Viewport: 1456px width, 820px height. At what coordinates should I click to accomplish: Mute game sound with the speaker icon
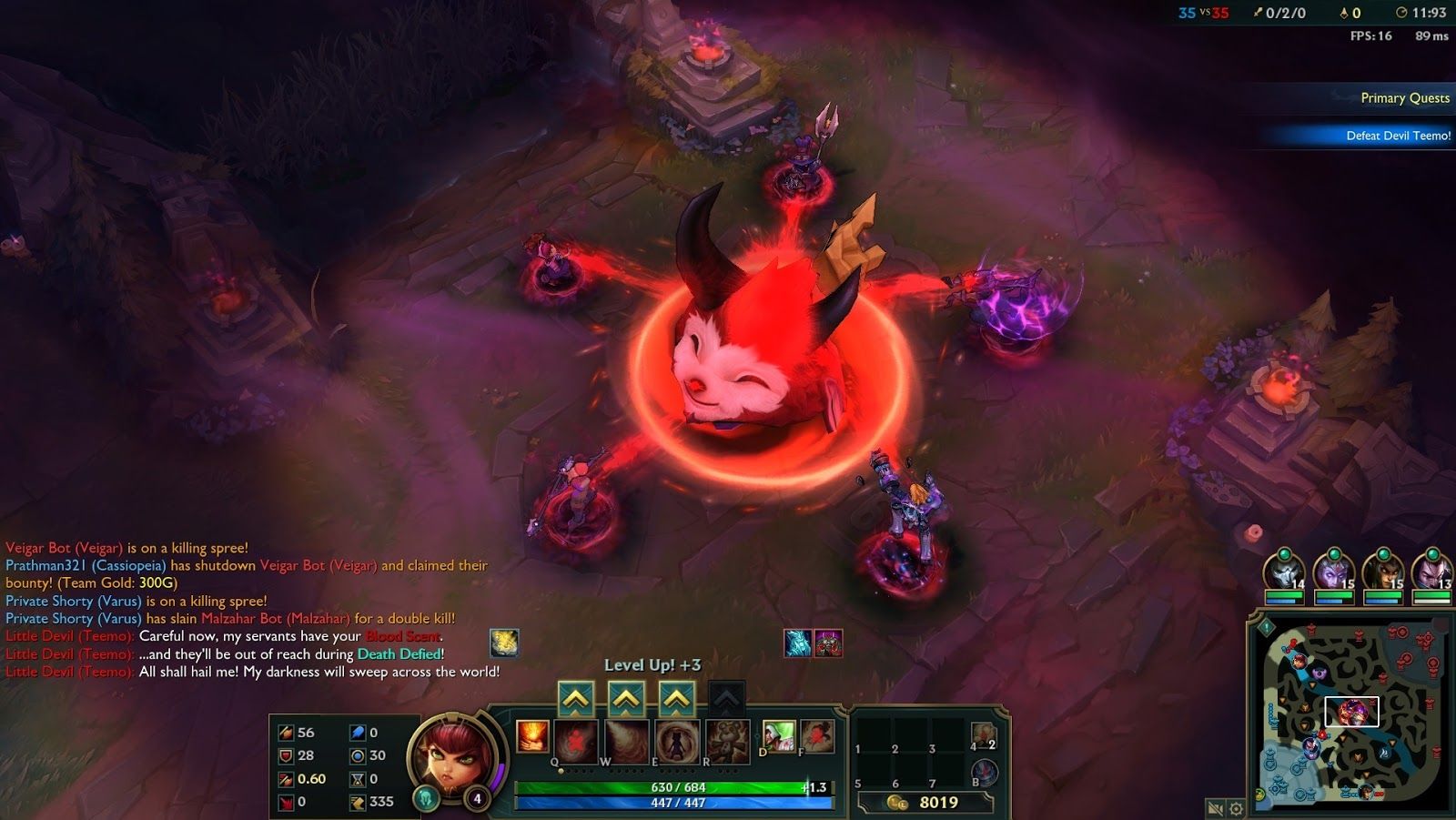pos(1215,808)
